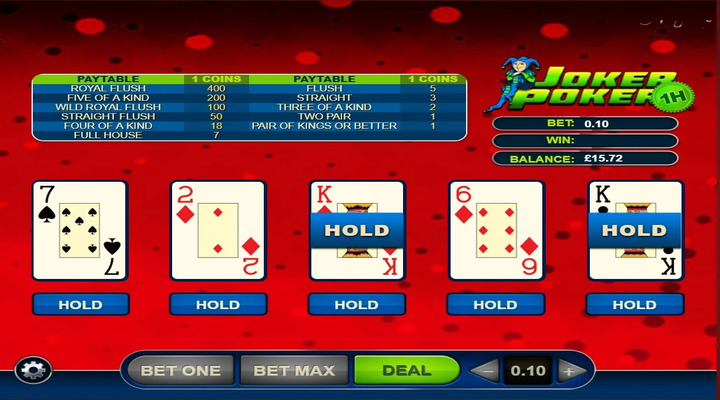Choose the BET MAX button
The height and width of the screenshot is (400, 720).
(294, 370)
